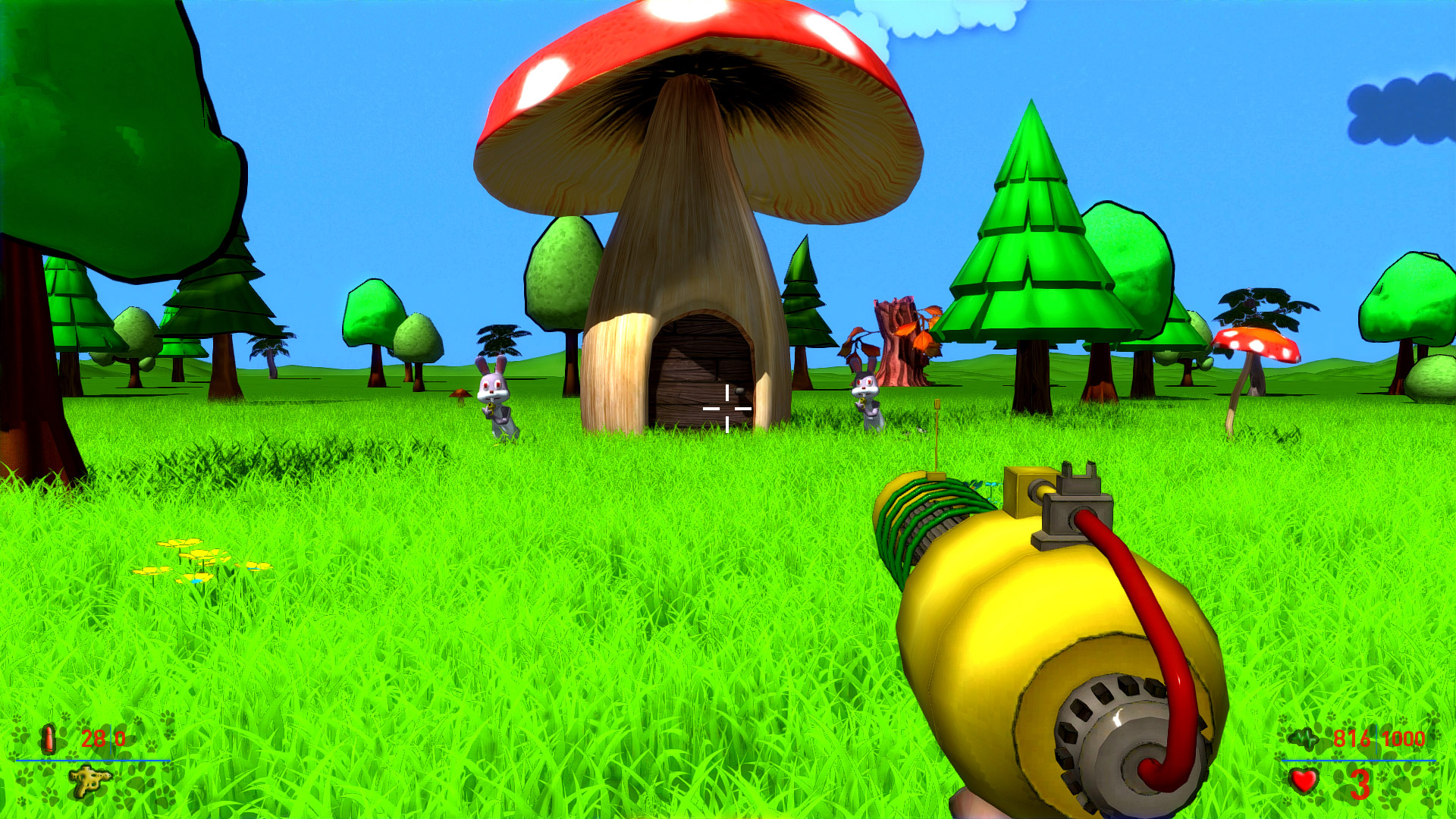This screenshot has height=819, width=1456.
Task: Click the crosshair at screen center
Action: [x=726, y=409]
